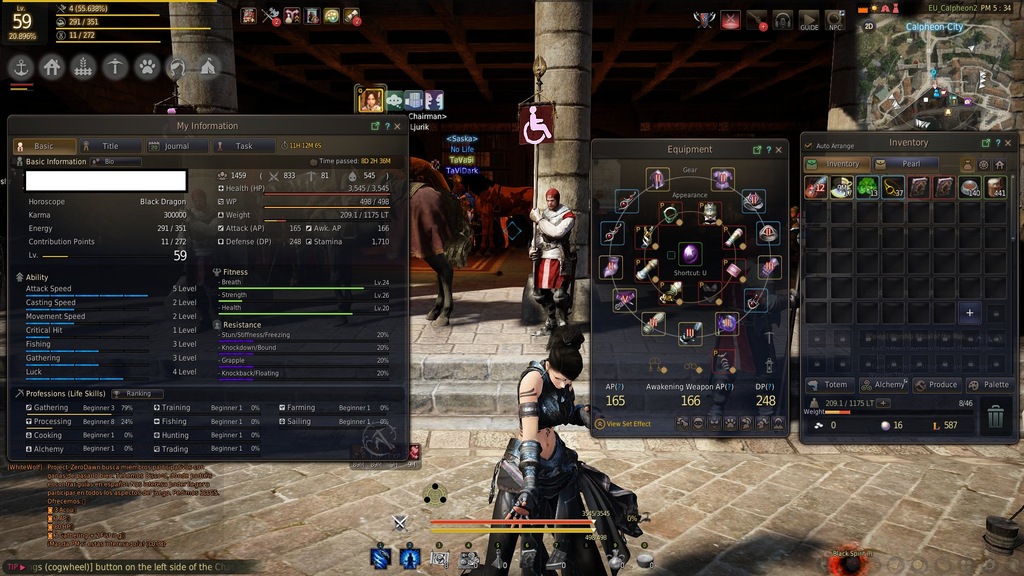Viewport: 1024px width, 576px height.
Task: Click the NPC finder button
Action: coord(835,20)
